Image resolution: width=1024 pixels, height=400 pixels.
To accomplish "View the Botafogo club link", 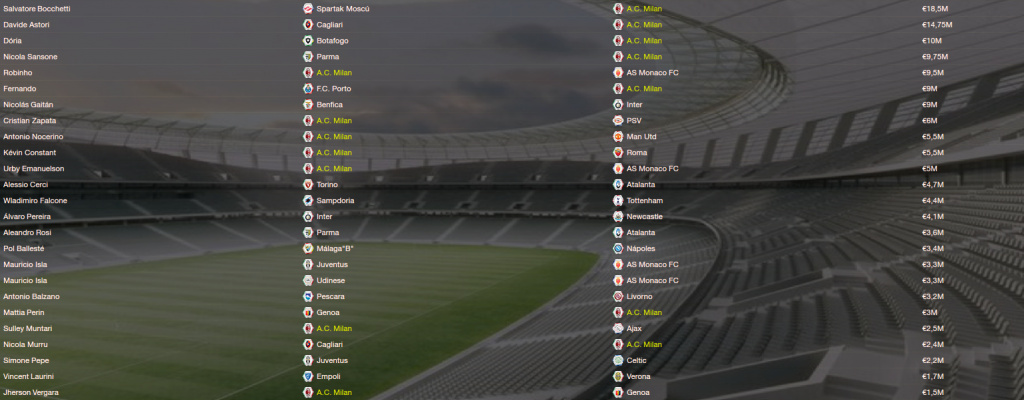I will [334, 40].
